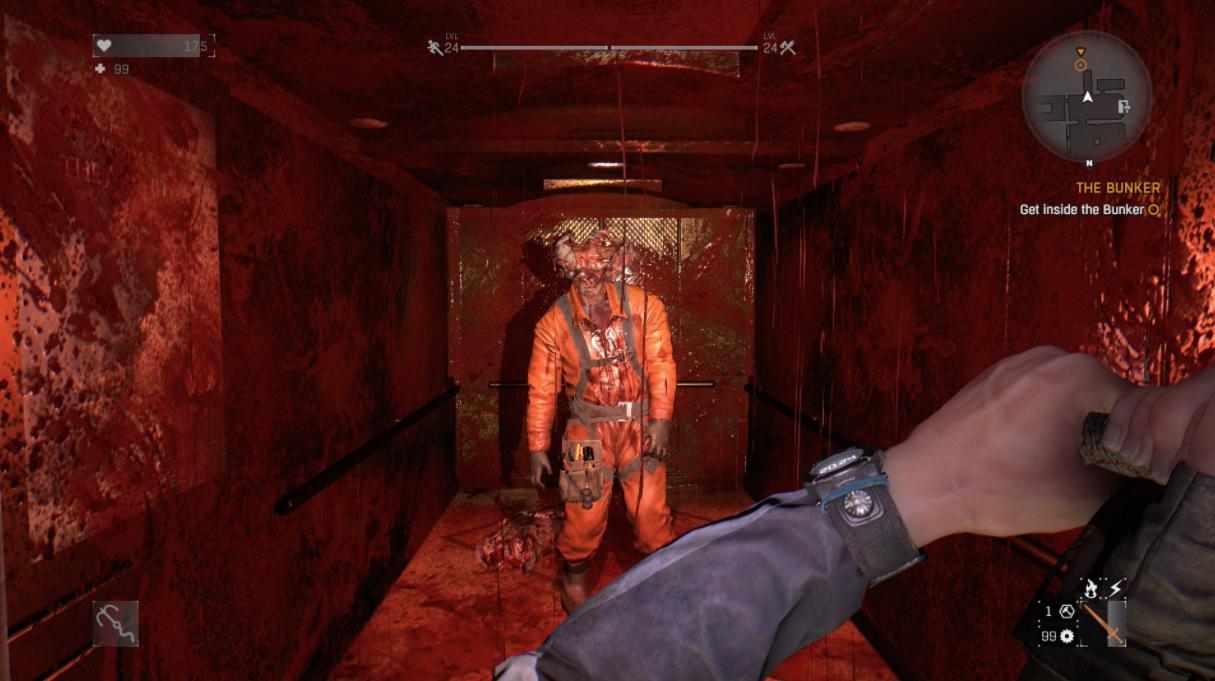Open the circular minimap

pos(1087,97)
